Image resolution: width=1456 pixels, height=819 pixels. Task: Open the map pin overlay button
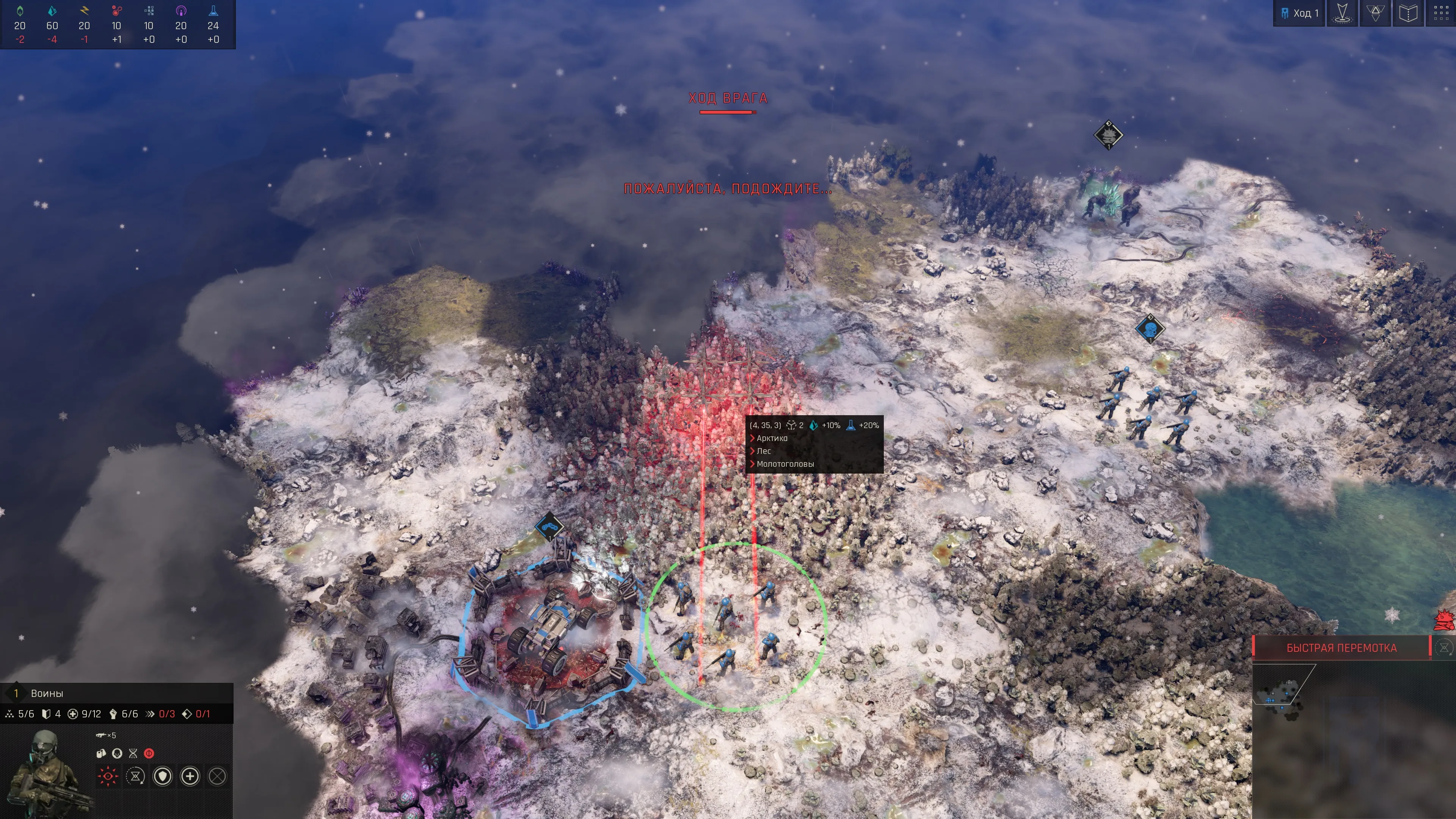coord(1342,13)
